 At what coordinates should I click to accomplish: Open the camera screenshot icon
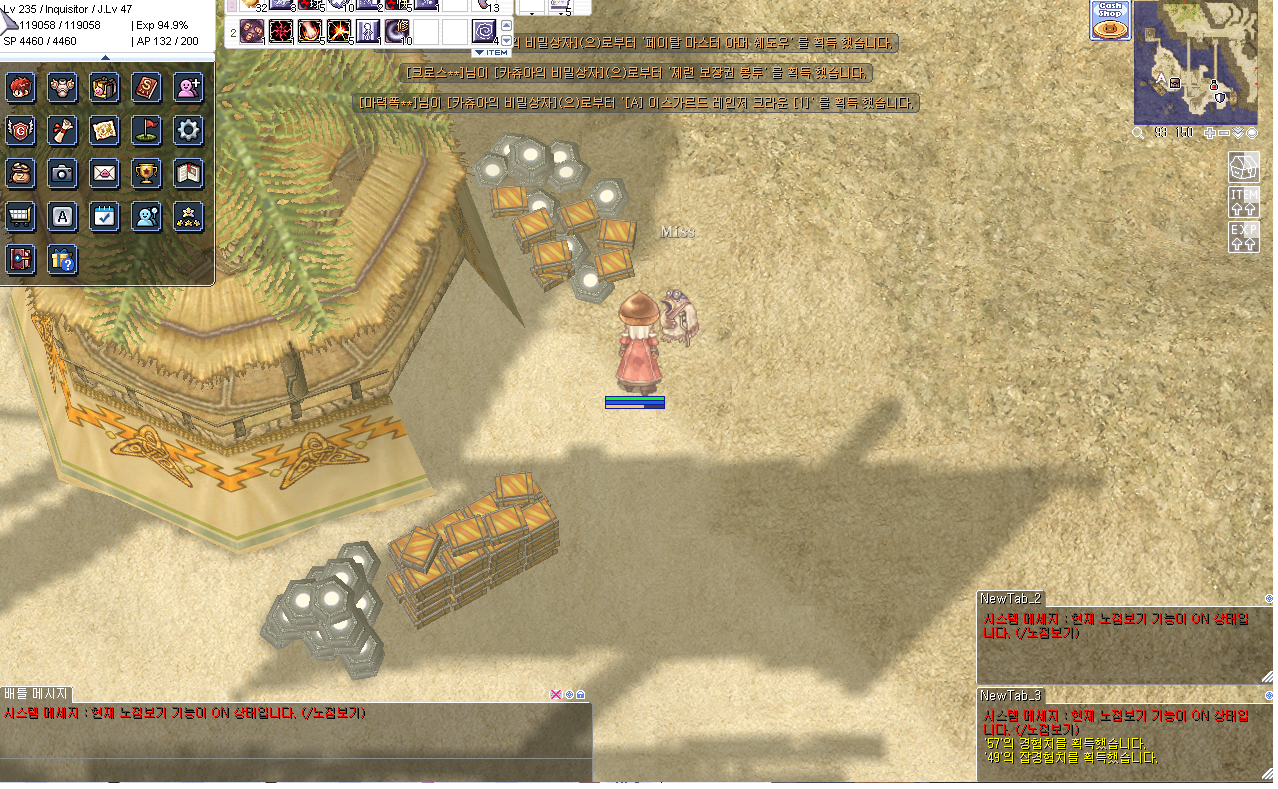click(62, 173)
